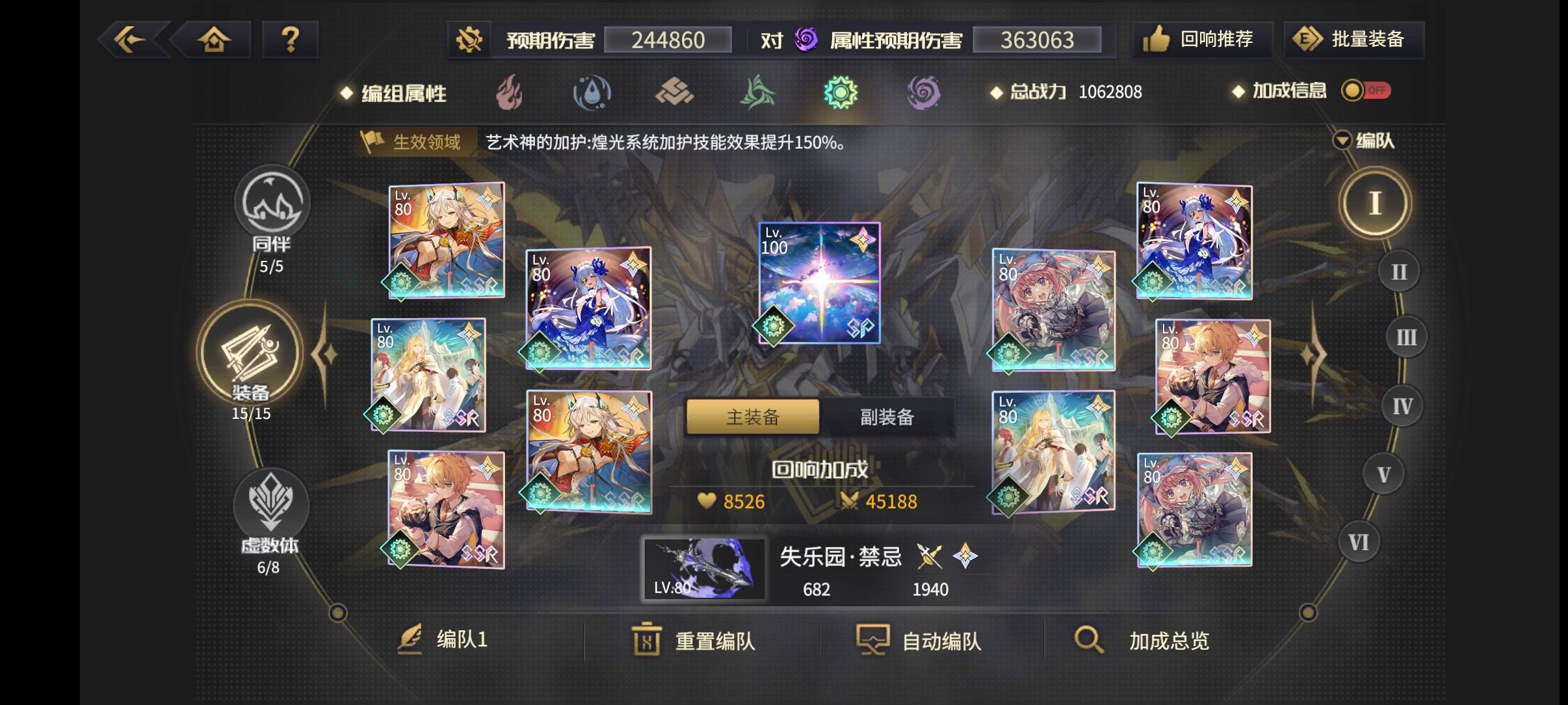This screenshot has width=1568, height=705.
Task: Select the dark element attribute icon
Action: (x=926, y=93)
